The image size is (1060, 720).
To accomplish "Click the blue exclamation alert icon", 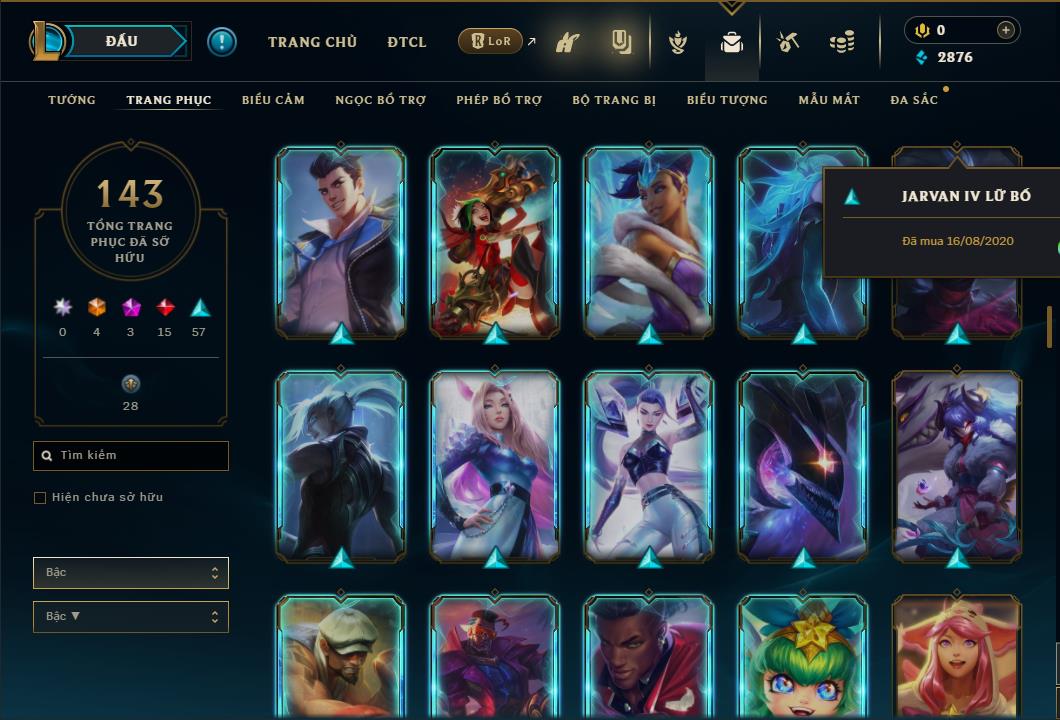I will pos(222,42).
